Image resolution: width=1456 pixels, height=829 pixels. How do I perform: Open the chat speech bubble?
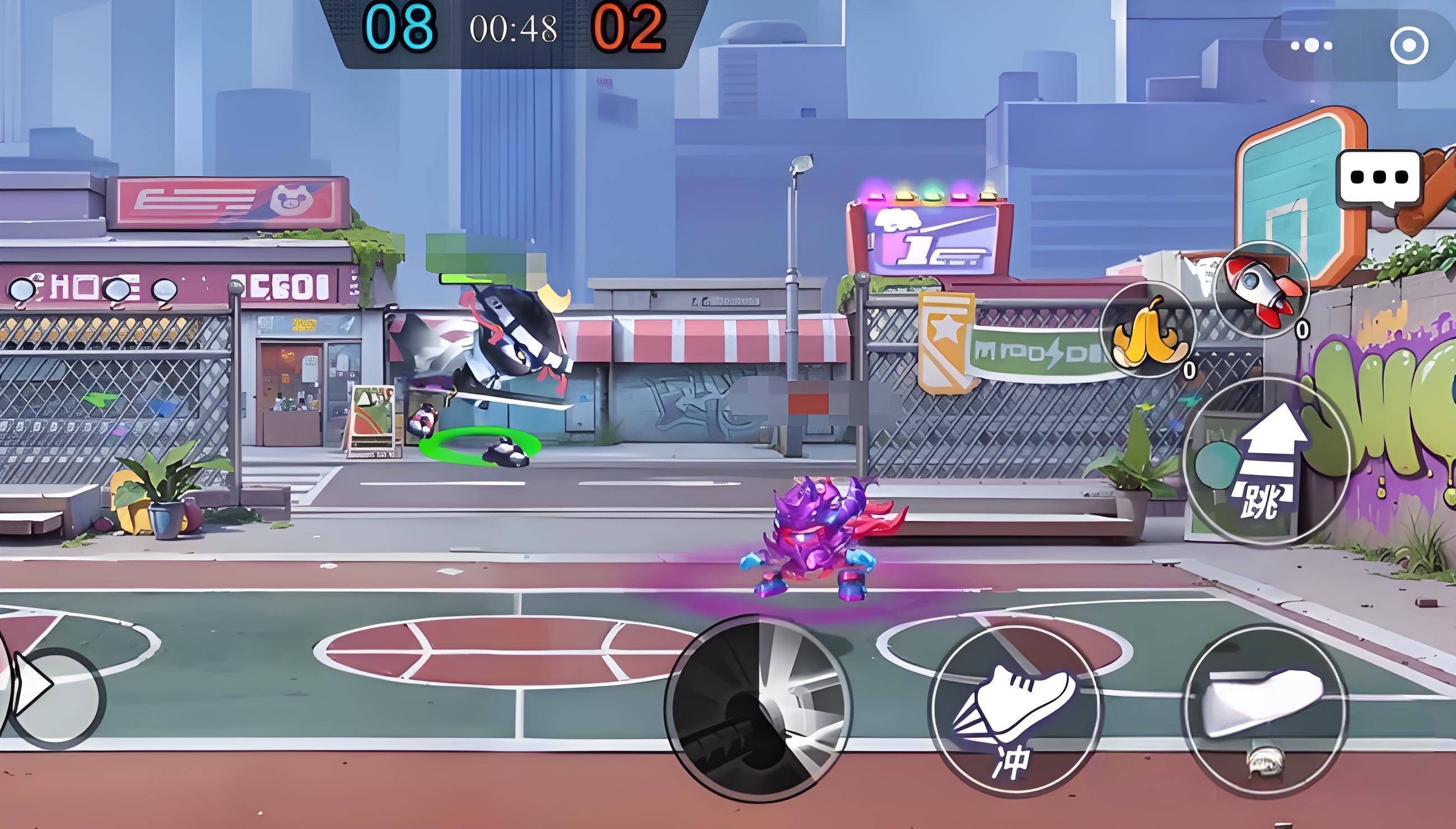pyautogui.click(x=1379, y=178)
